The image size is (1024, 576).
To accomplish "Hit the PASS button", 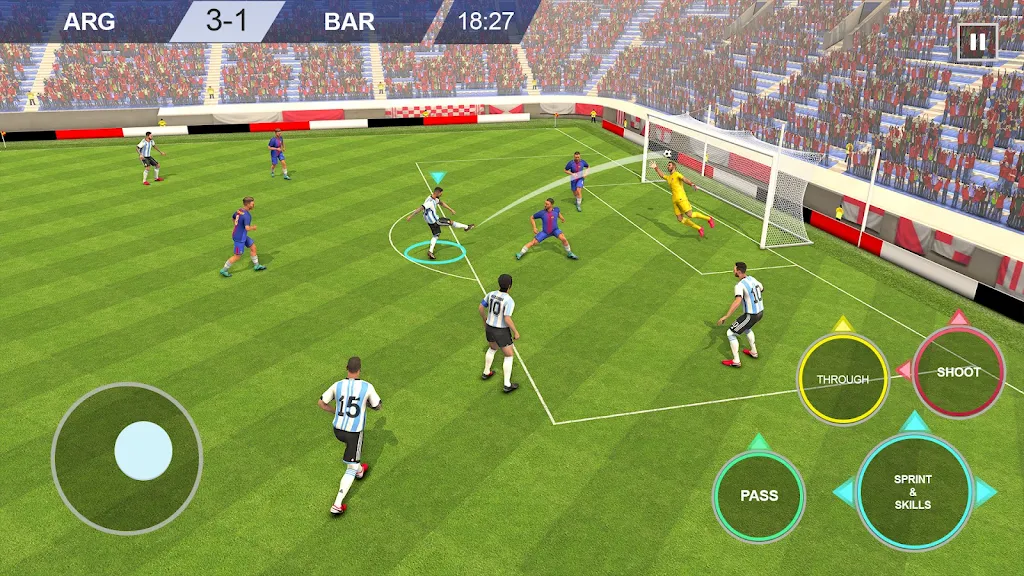I will coord(759,496).
